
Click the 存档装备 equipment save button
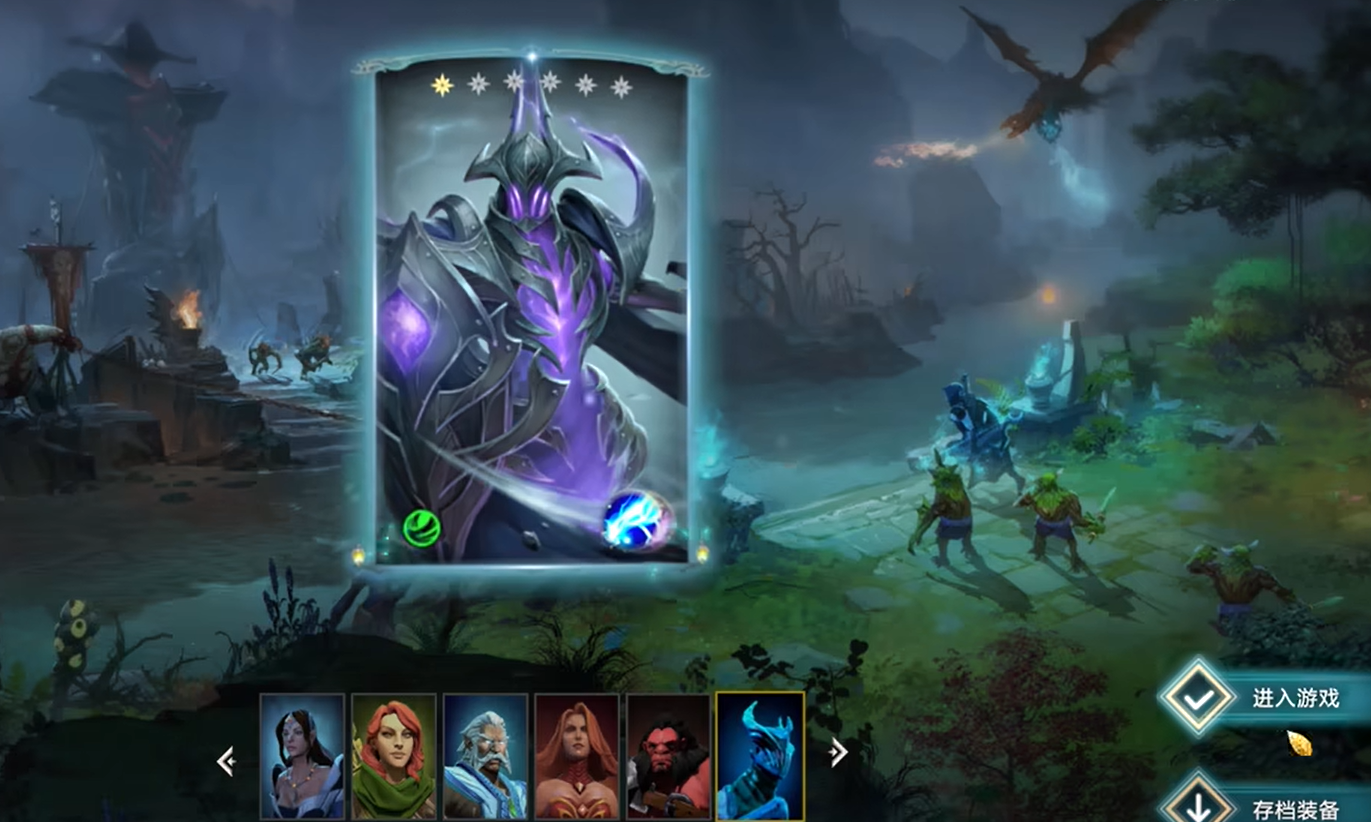(x=1295, y=810)
